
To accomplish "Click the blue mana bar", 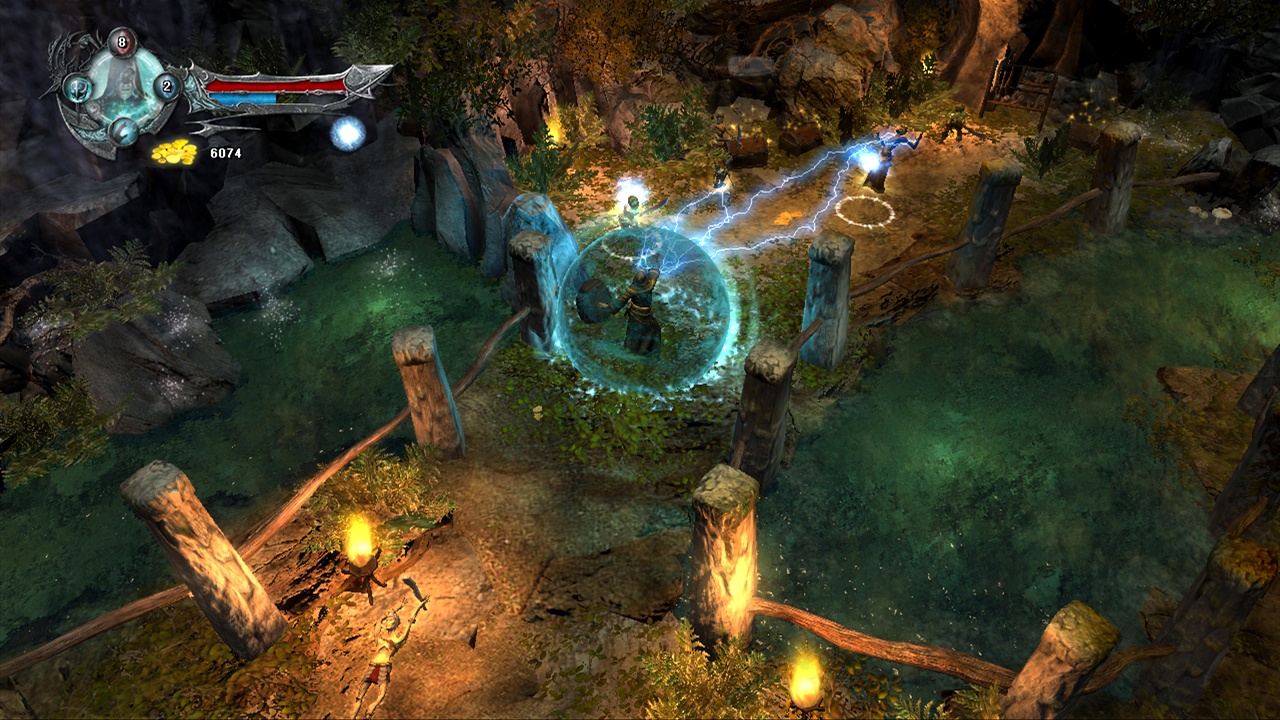I will [244, 97].
